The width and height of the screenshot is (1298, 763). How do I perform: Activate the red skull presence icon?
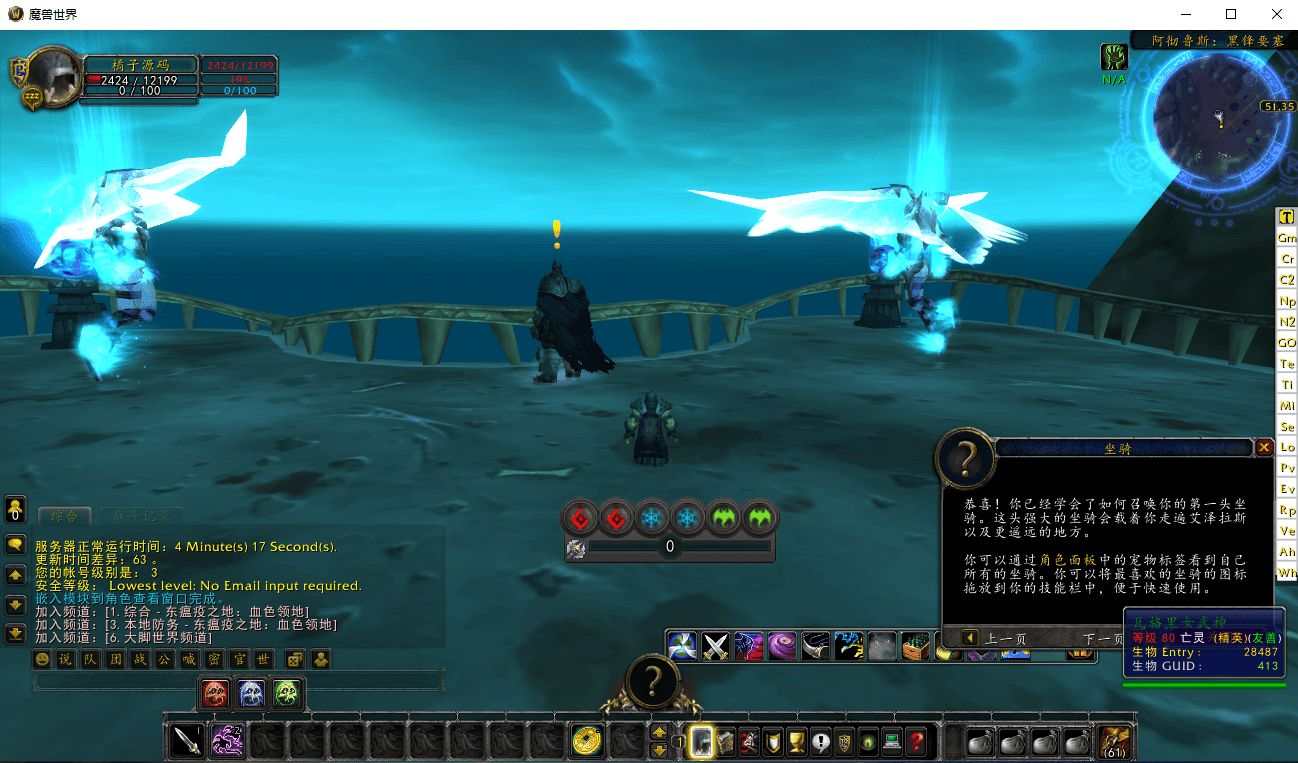pos(215,692)
